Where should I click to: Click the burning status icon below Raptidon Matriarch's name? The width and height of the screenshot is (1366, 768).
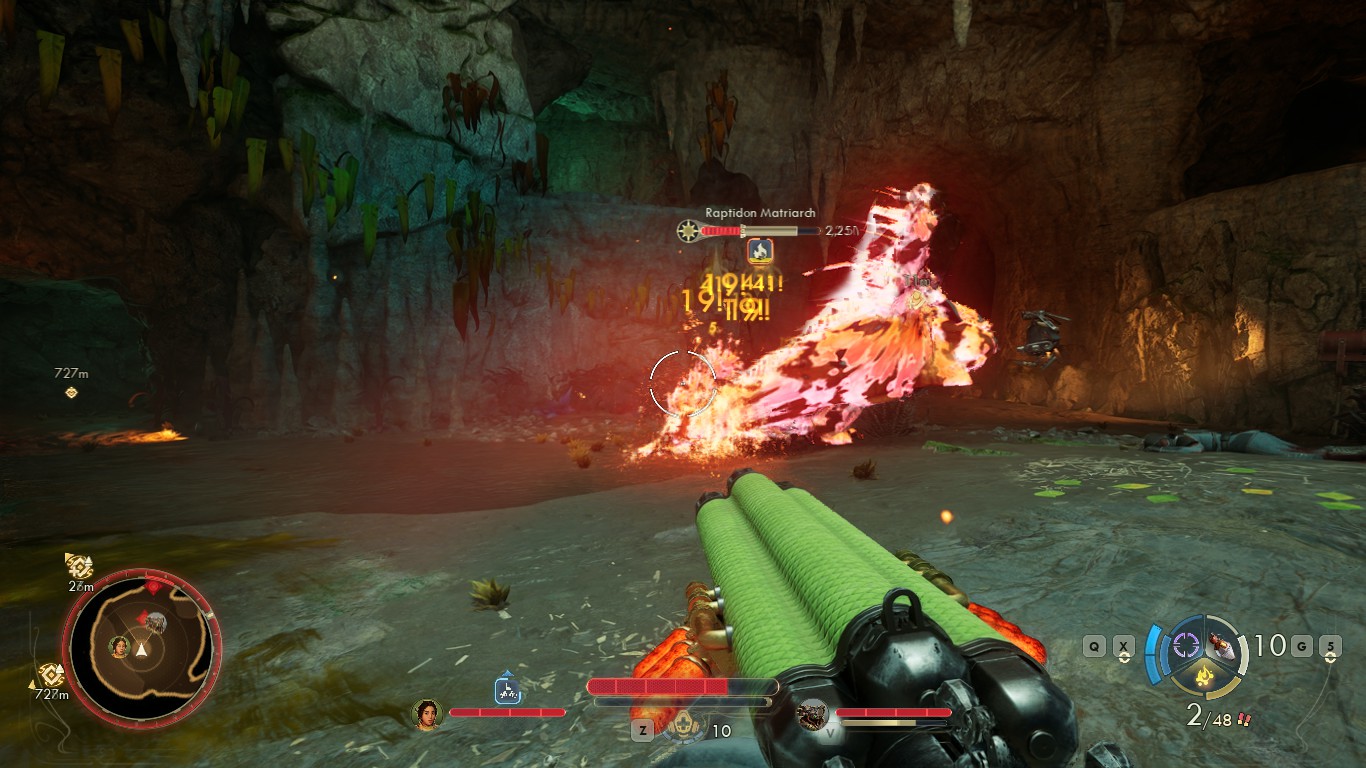click(x=760, y=250)
